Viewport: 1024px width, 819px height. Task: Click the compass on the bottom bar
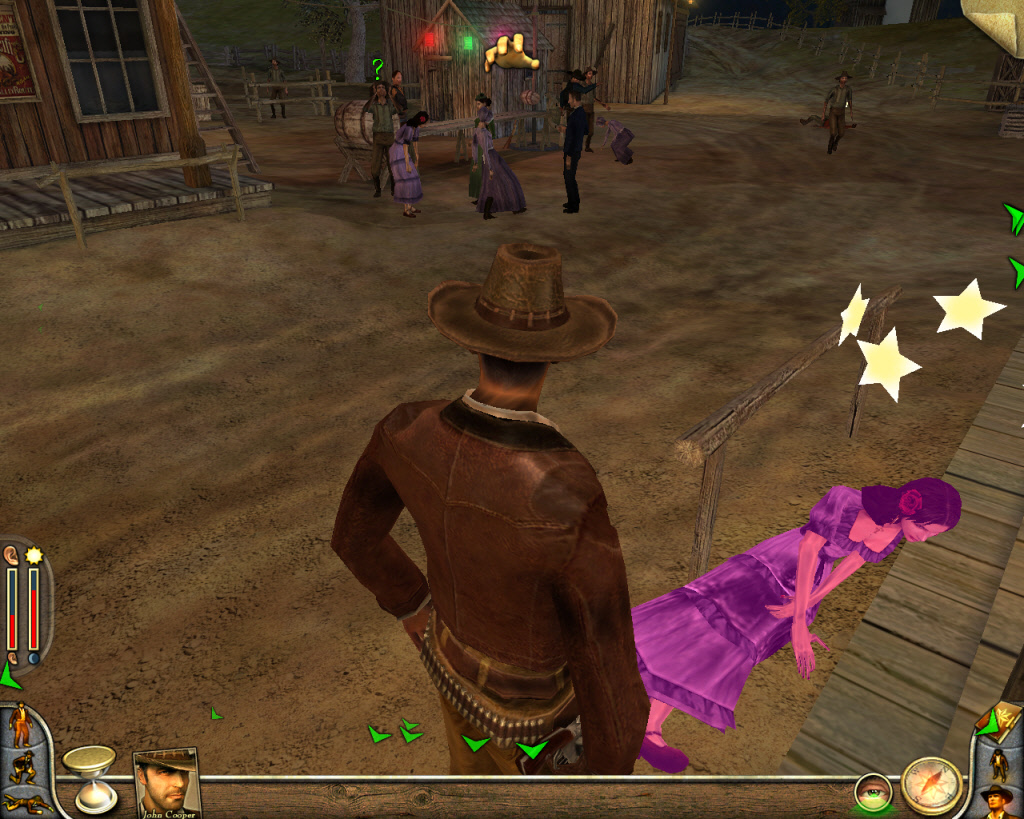pyautogui.click(x=931, y=784)
